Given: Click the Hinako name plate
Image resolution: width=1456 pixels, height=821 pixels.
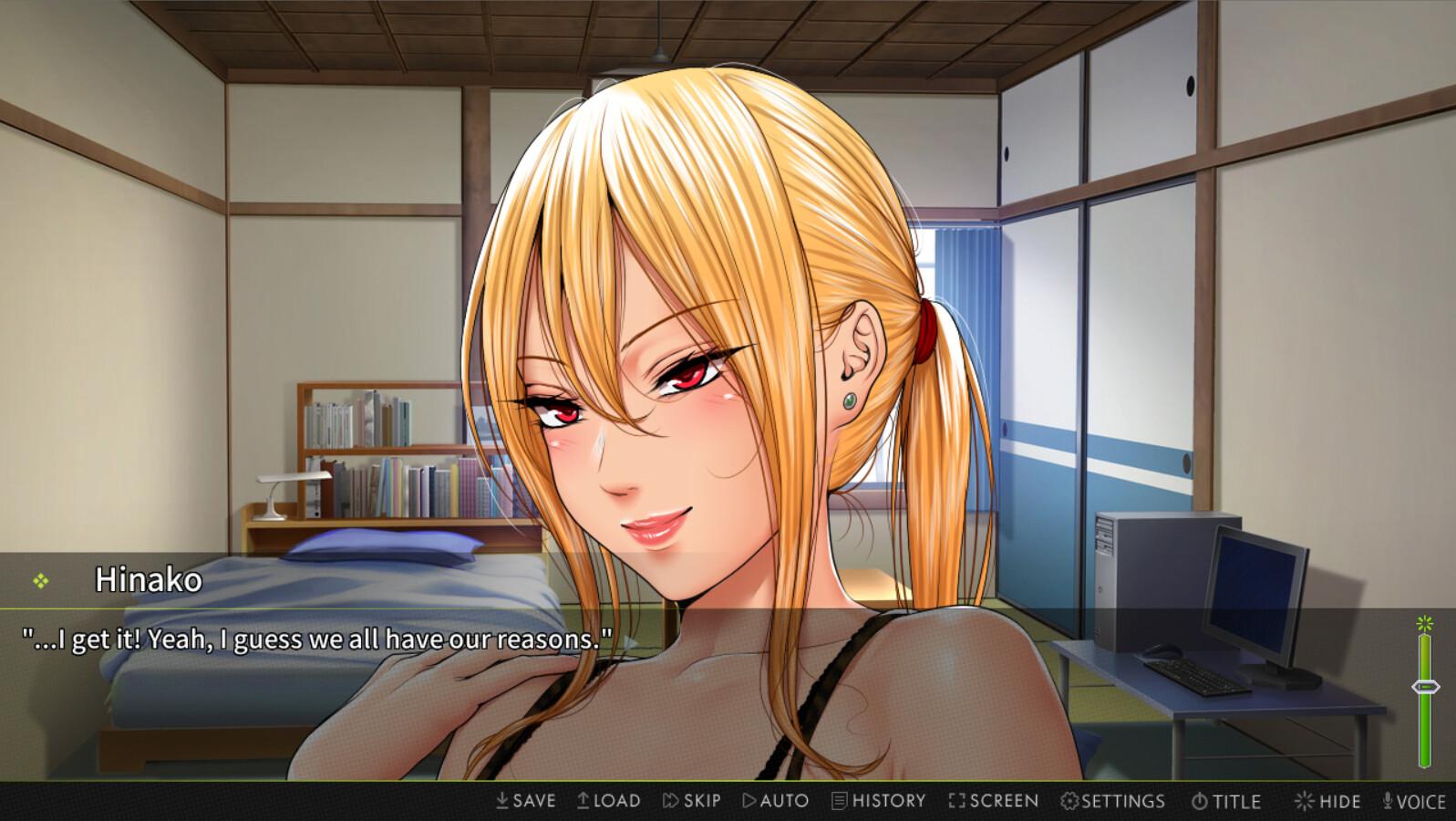Looking at the screenshot, I should 150,578.
